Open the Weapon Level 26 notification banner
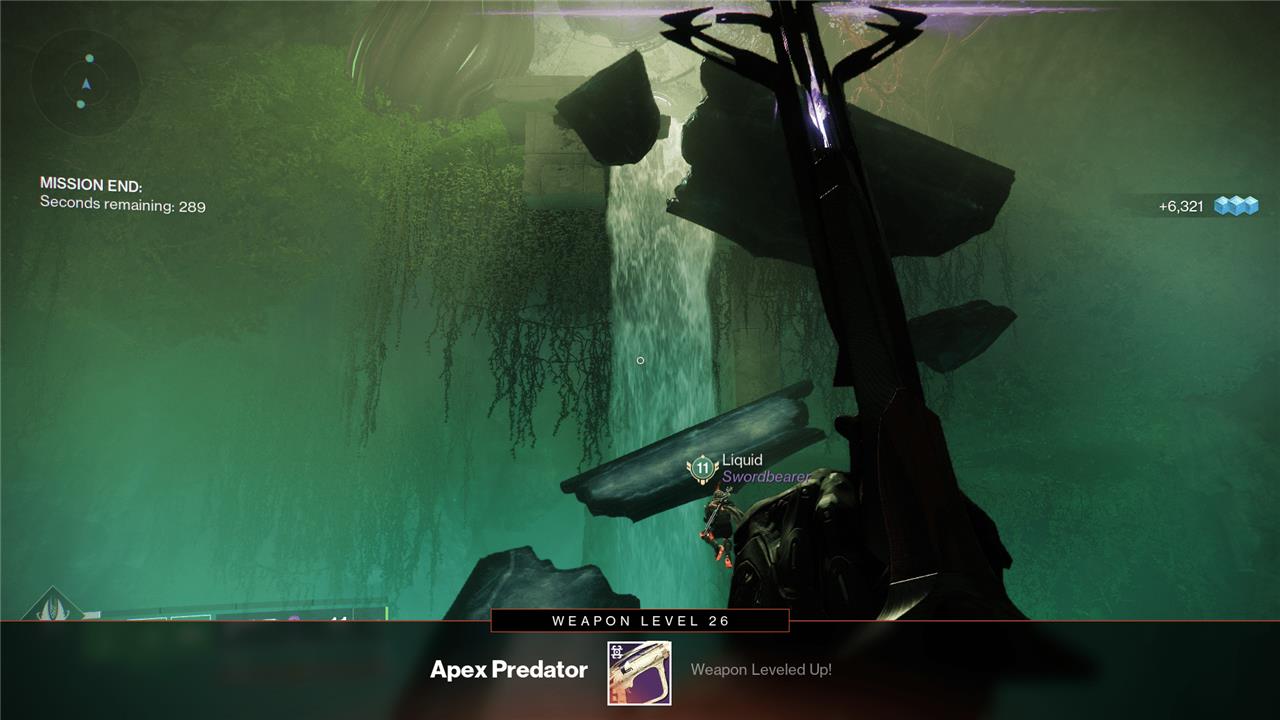This screenshot has width=1280, height=720. [x=640, y=621]
